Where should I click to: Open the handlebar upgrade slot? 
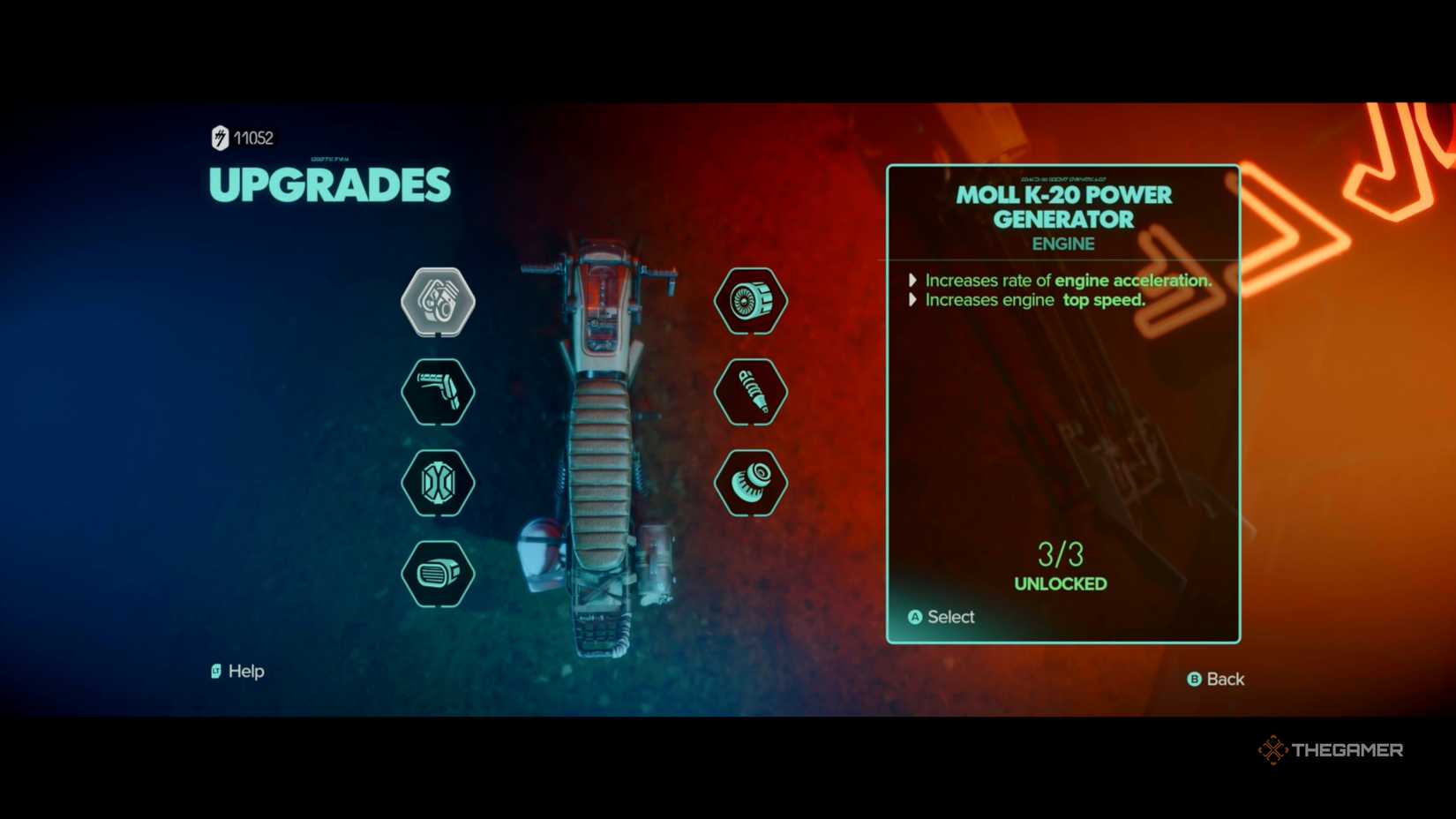[439, 393]
